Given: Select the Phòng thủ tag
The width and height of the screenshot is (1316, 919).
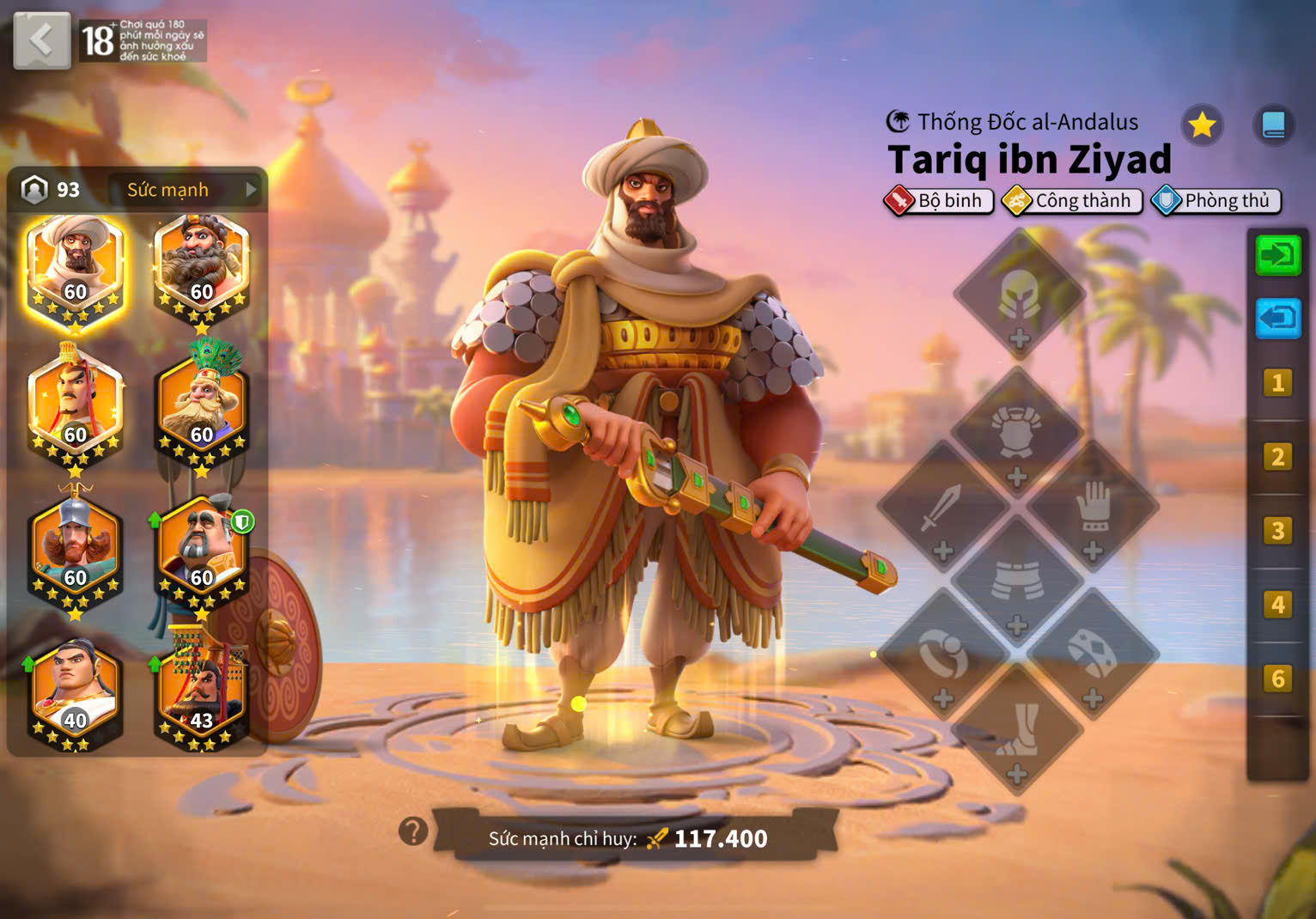Looking at the screenshot, I should (x=1216, y=201).
